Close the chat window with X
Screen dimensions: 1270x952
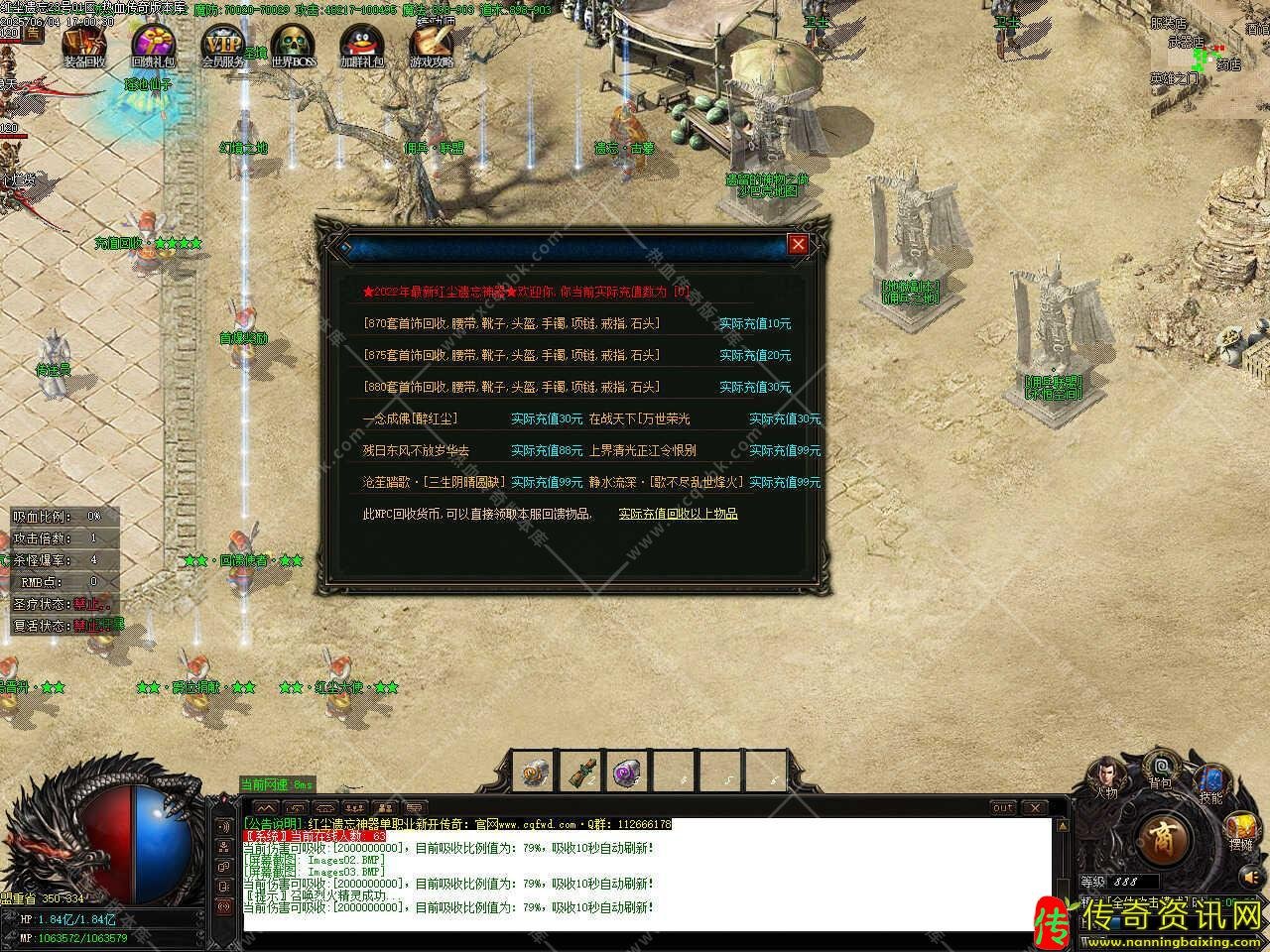point(1033,808)
